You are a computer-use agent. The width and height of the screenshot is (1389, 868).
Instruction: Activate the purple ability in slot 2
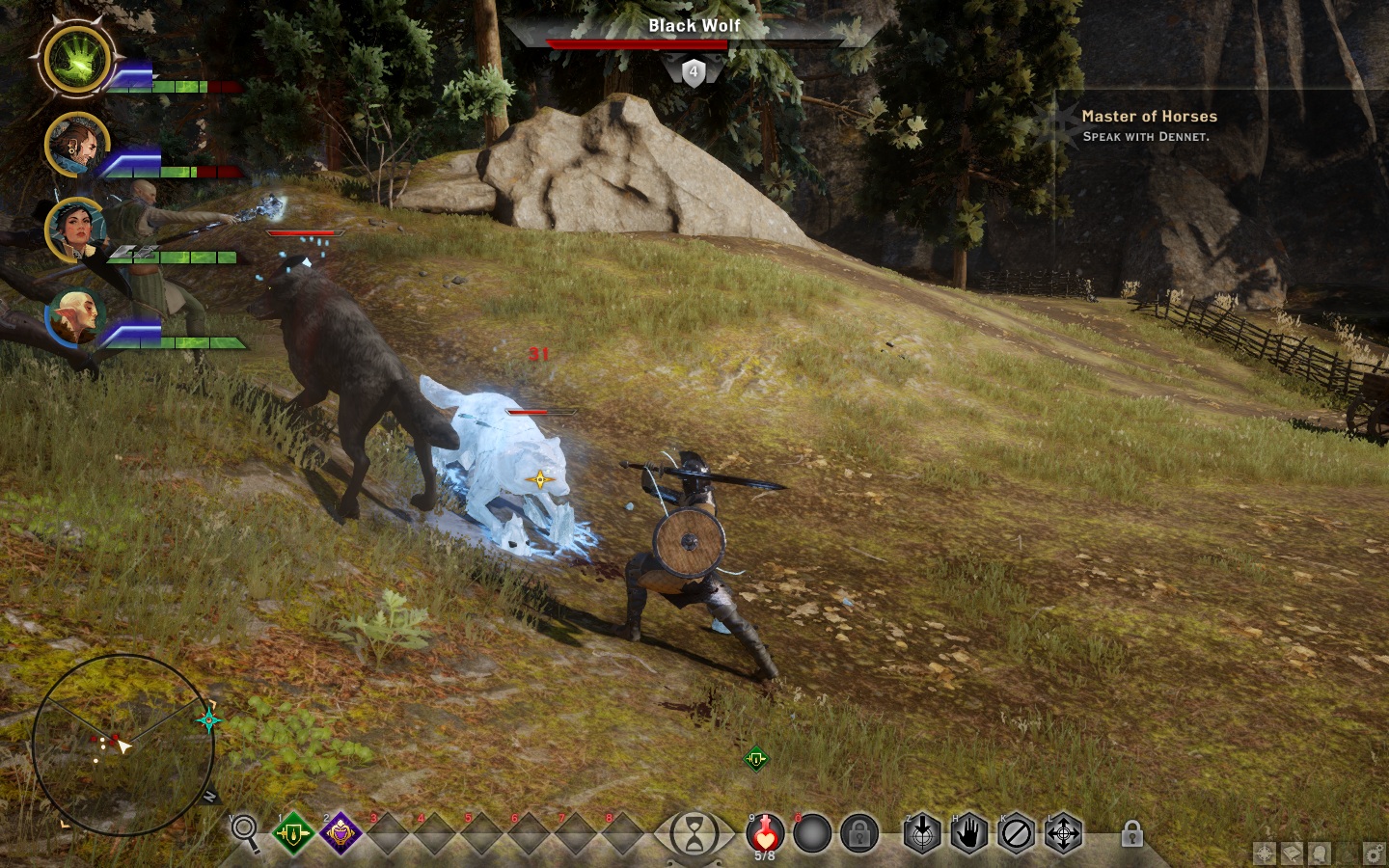(340, 832)
